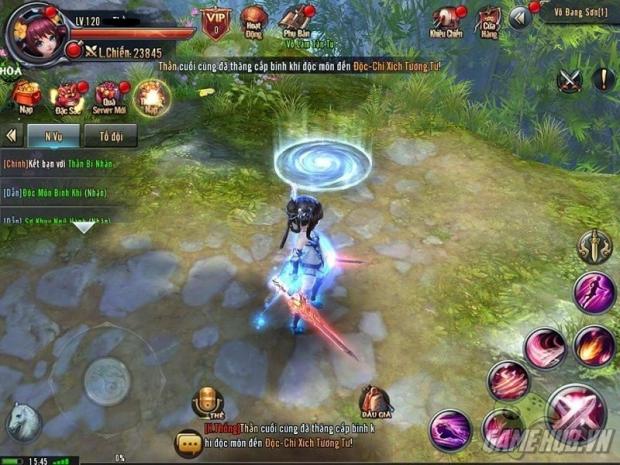Open the Cửa Hàng shop
This screenshot has height=465, width=620.
(488, 19)
